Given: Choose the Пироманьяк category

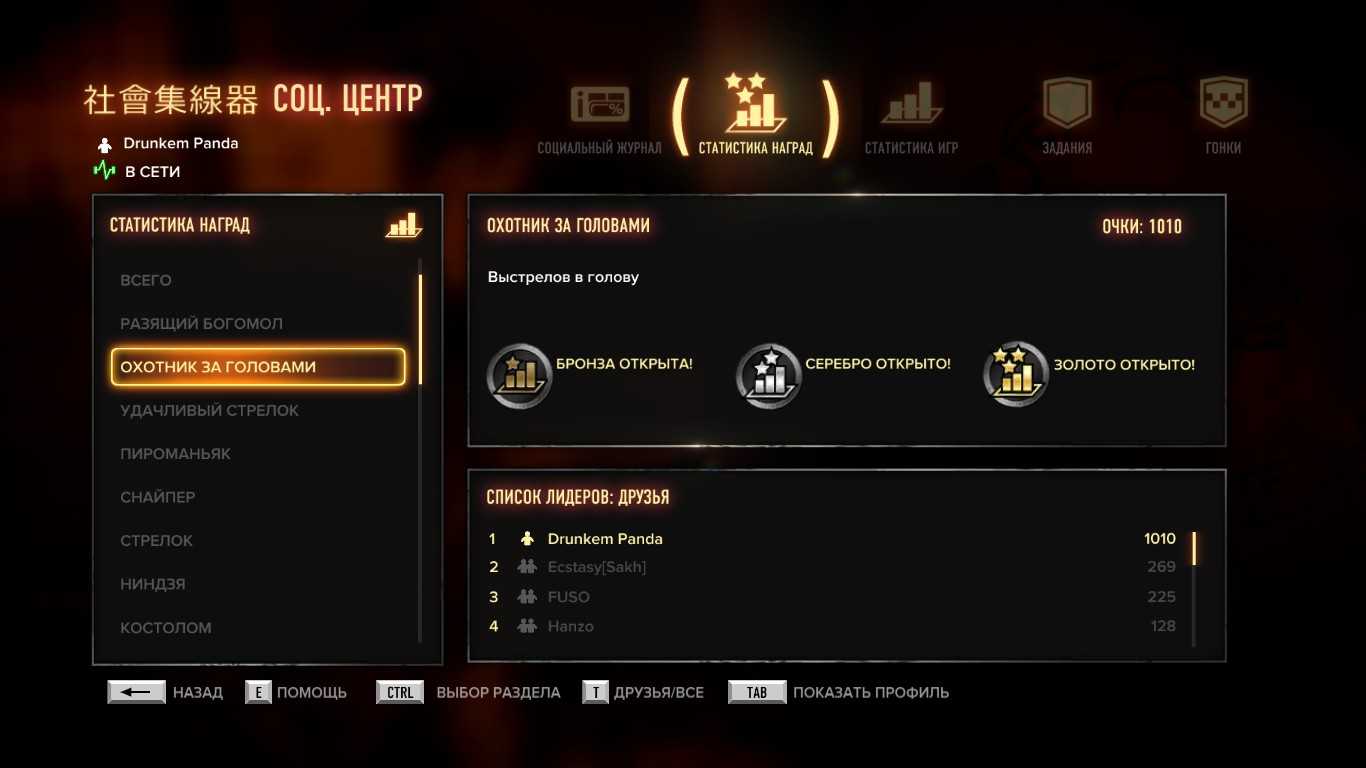Looking at the screenshot, I should click(175, 454).
